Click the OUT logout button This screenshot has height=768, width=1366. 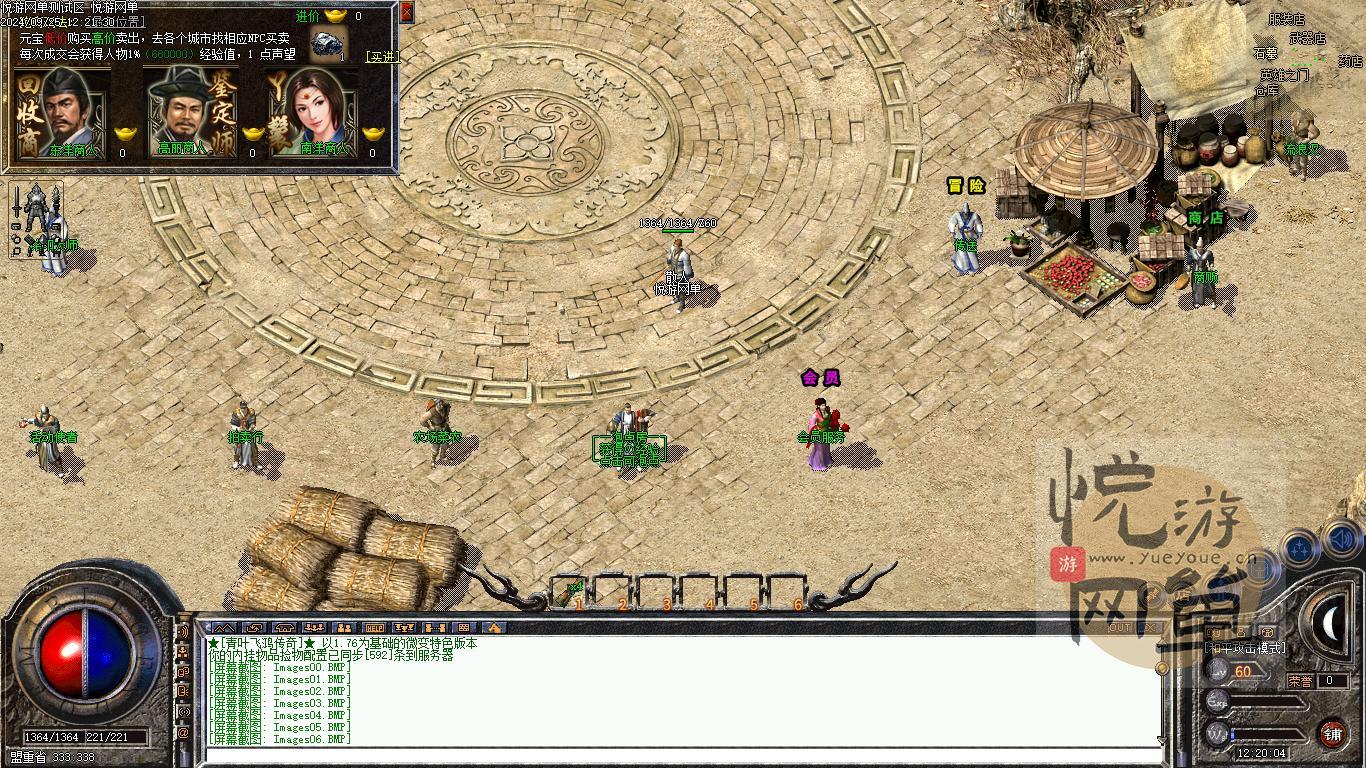click(1121, 627)
